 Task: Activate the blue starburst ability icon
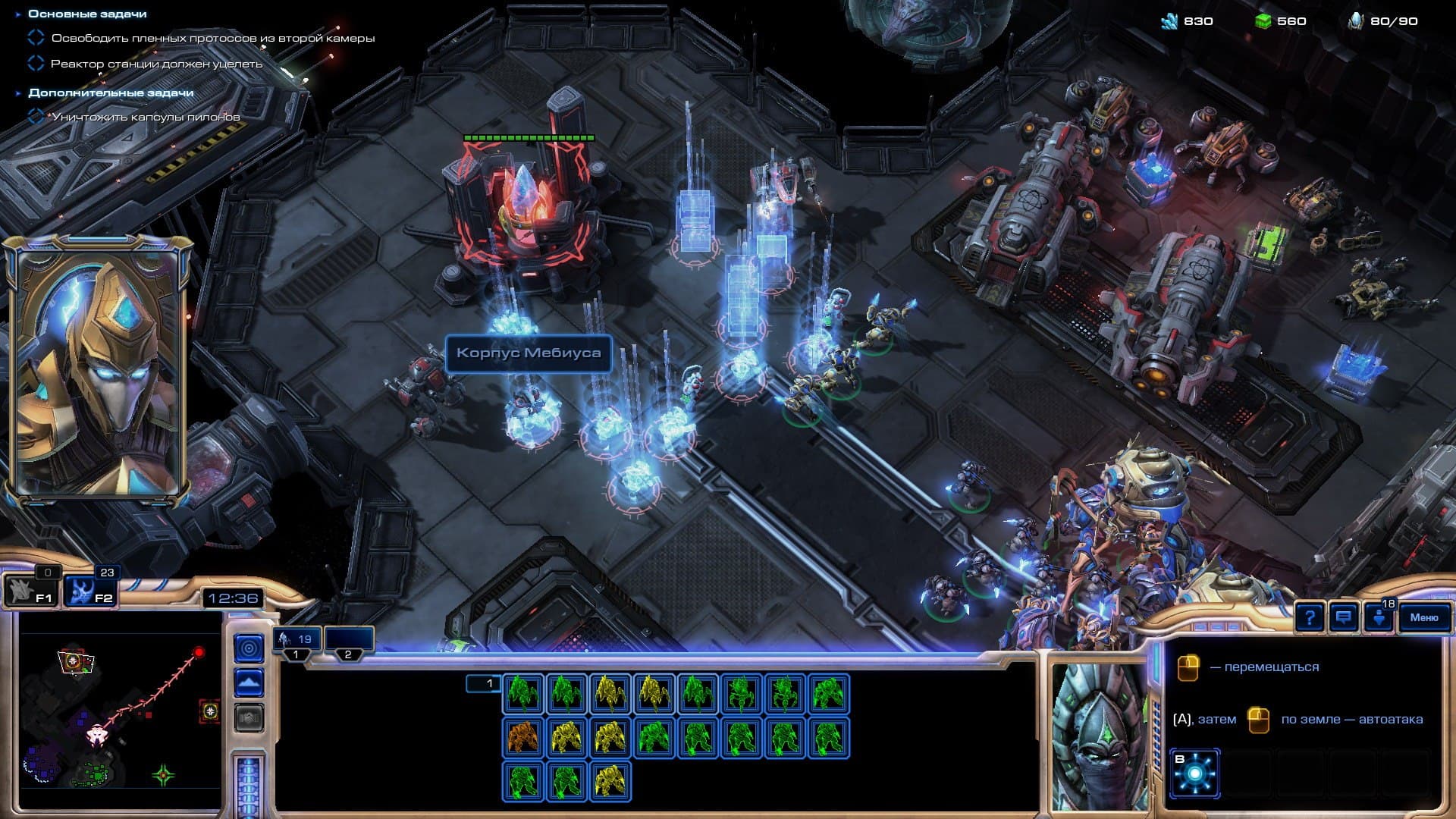(1195, 773)
